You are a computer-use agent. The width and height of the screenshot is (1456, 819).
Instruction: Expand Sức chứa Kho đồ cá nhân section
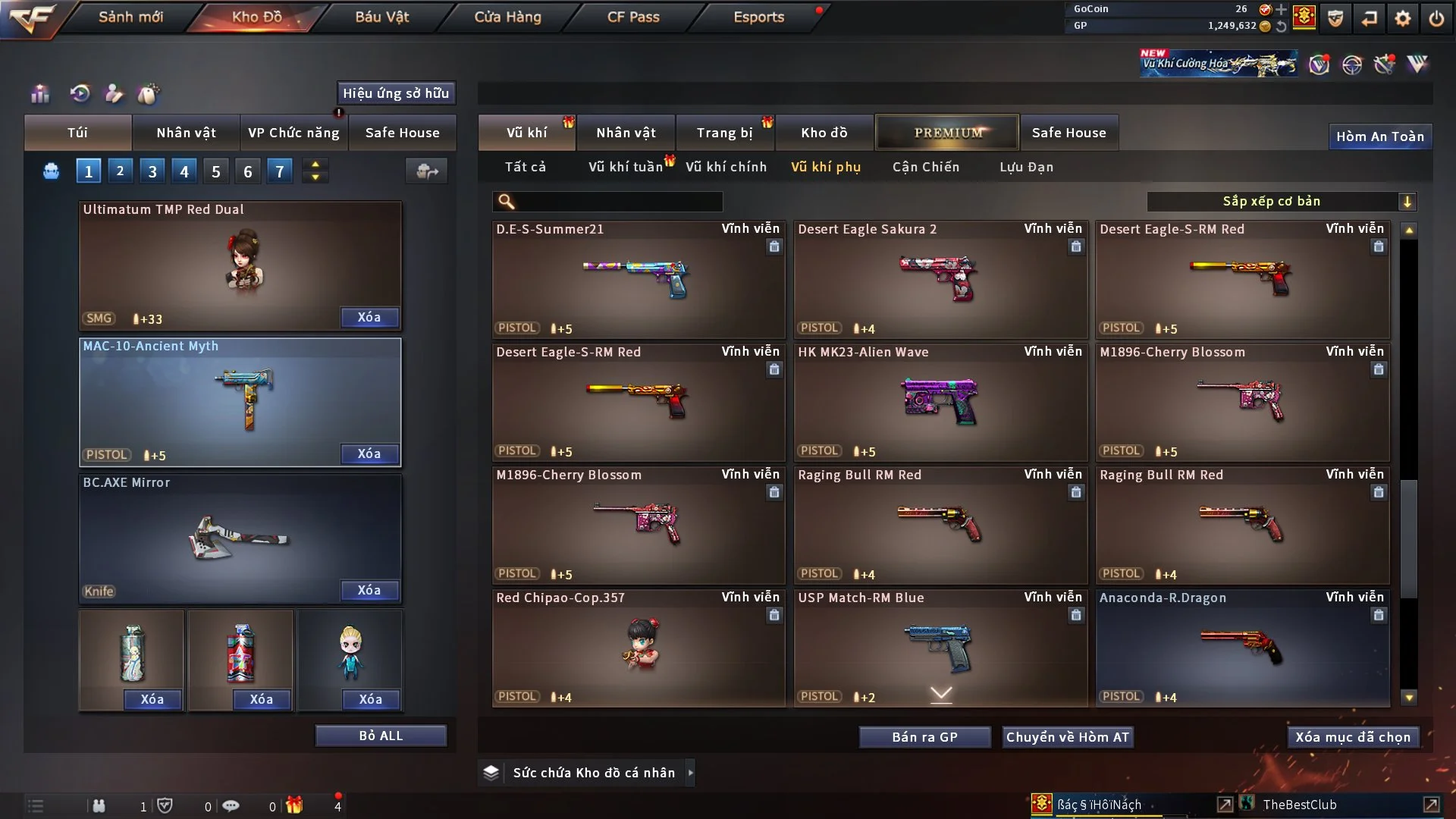691,773
